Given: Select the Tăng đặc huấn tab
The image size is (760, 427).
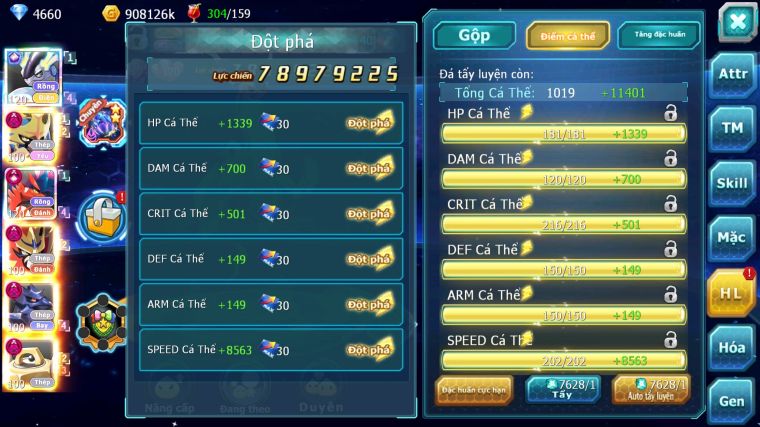Looking at the screenshot, I should (x=658, y=35).
